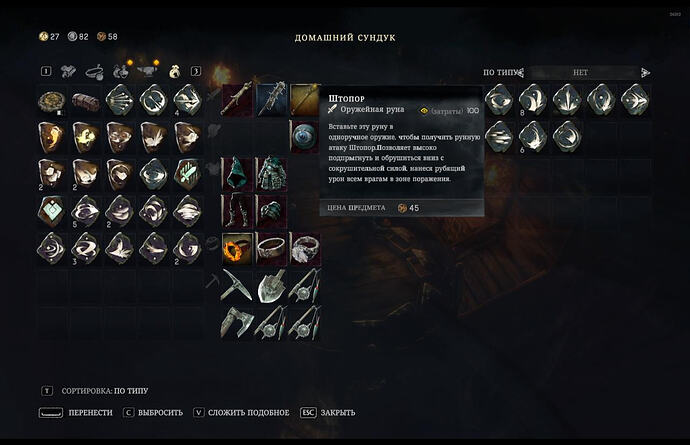Choose the green gauntlets slot
Viewport: 690px width, 445px height.
271,209
